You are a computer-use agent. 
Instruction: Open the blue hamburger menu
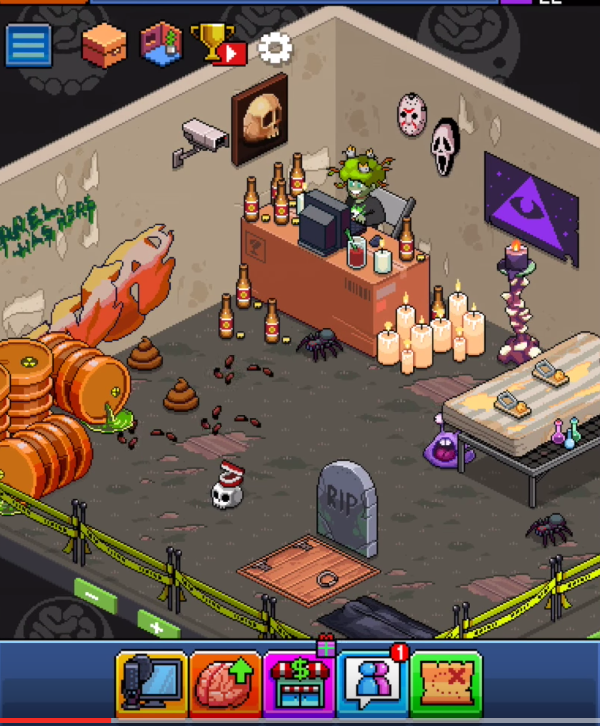(x=29, y=46)
